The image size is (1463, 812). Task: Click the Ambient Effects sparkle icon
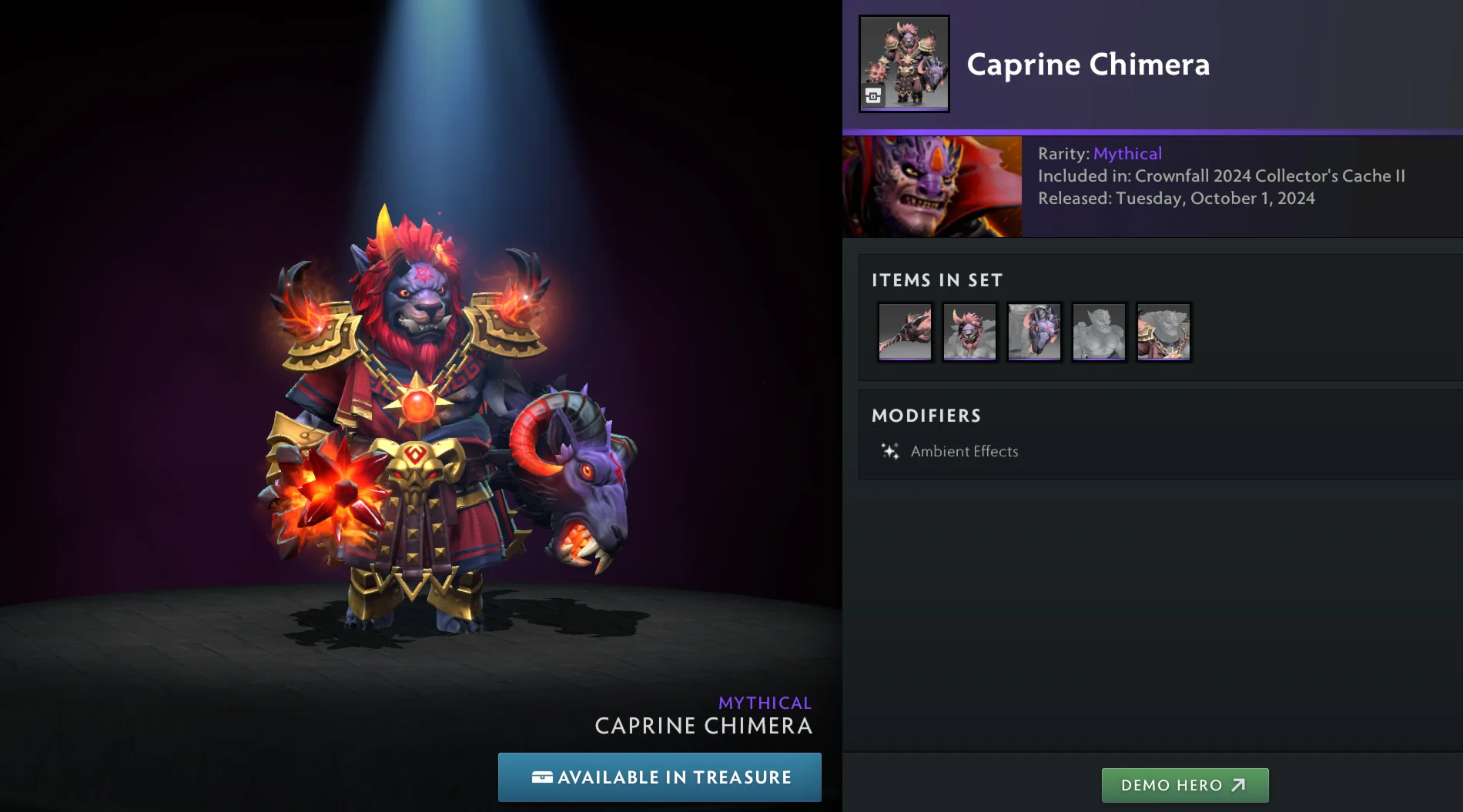pyautogui.click(x=889, y=450)
